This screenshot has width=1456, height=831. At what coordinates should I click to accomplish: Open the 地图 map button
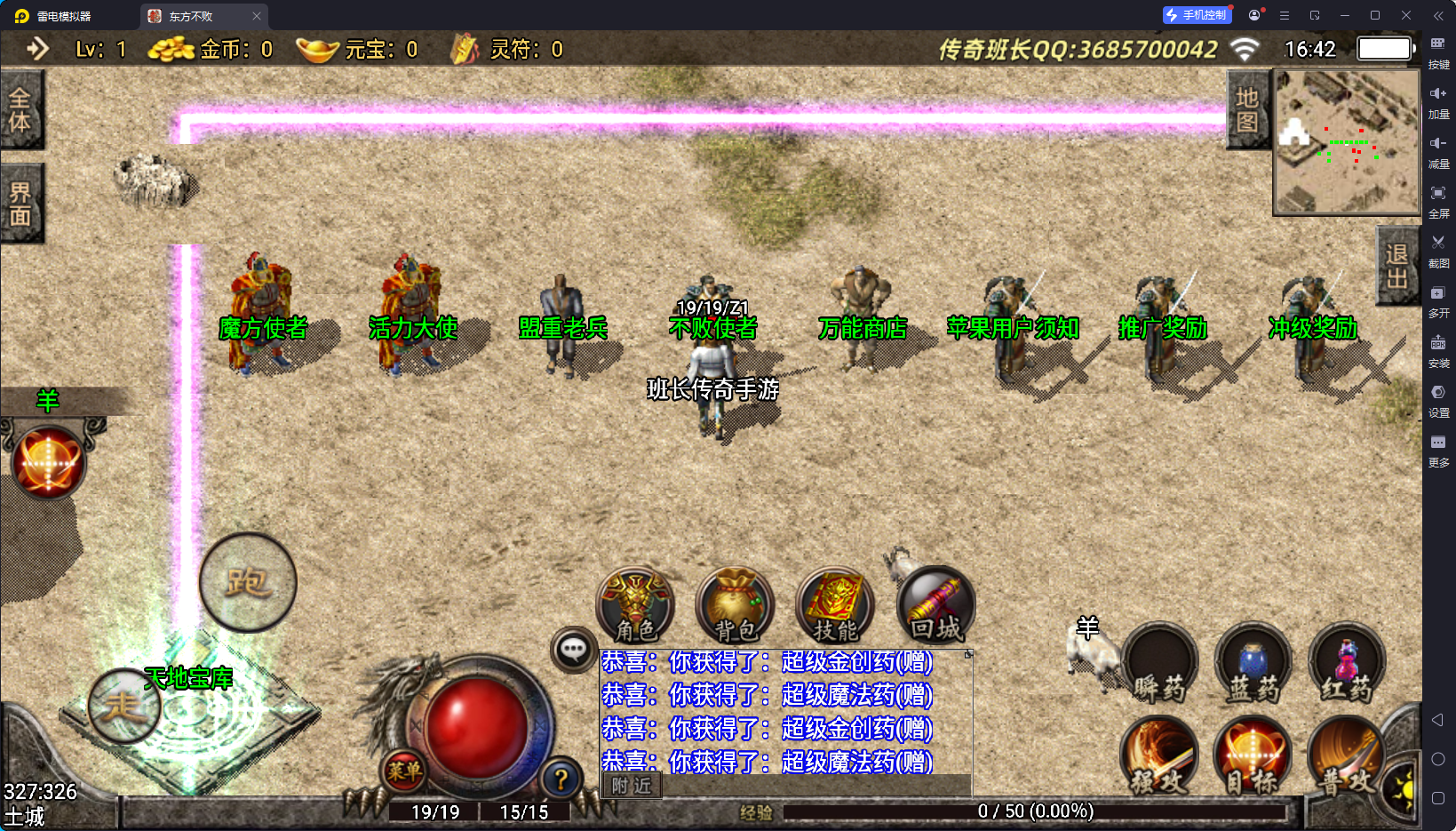[1247, 110]
